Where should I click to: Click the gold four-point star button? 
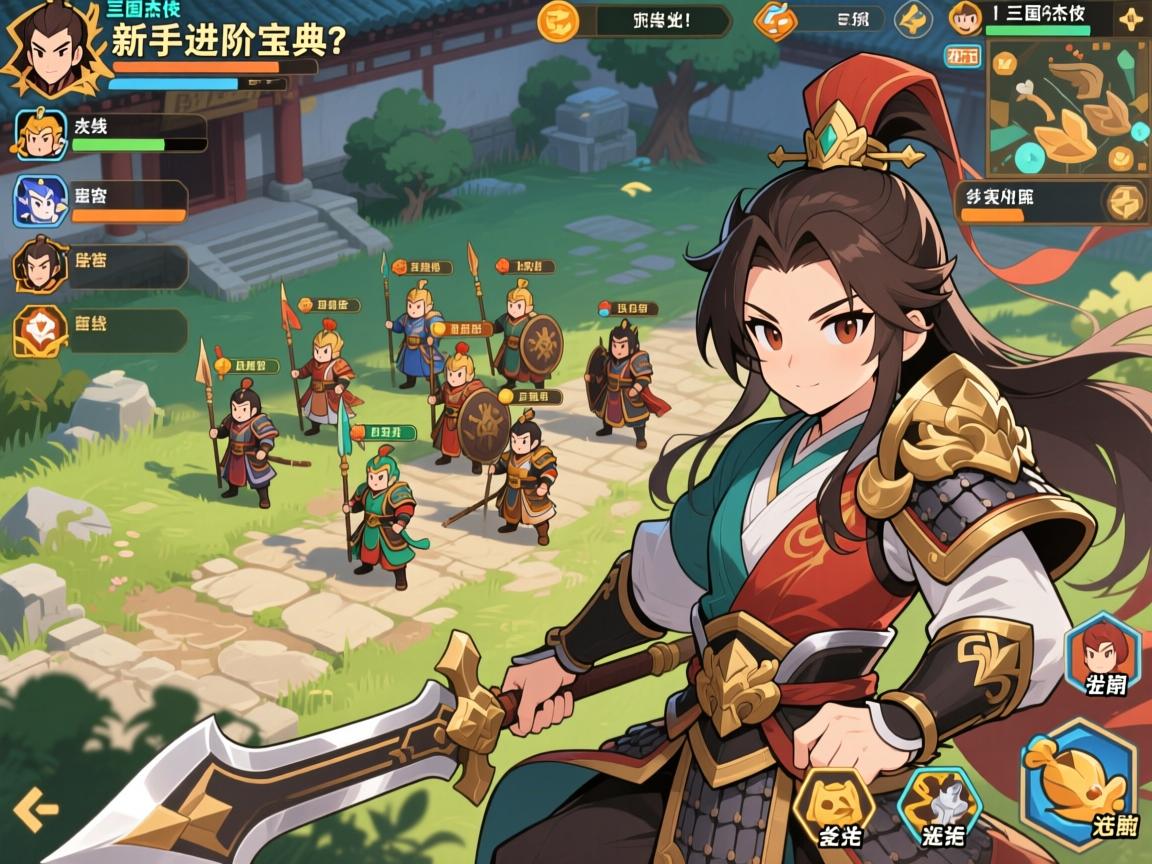click(x=1131, y=19)
